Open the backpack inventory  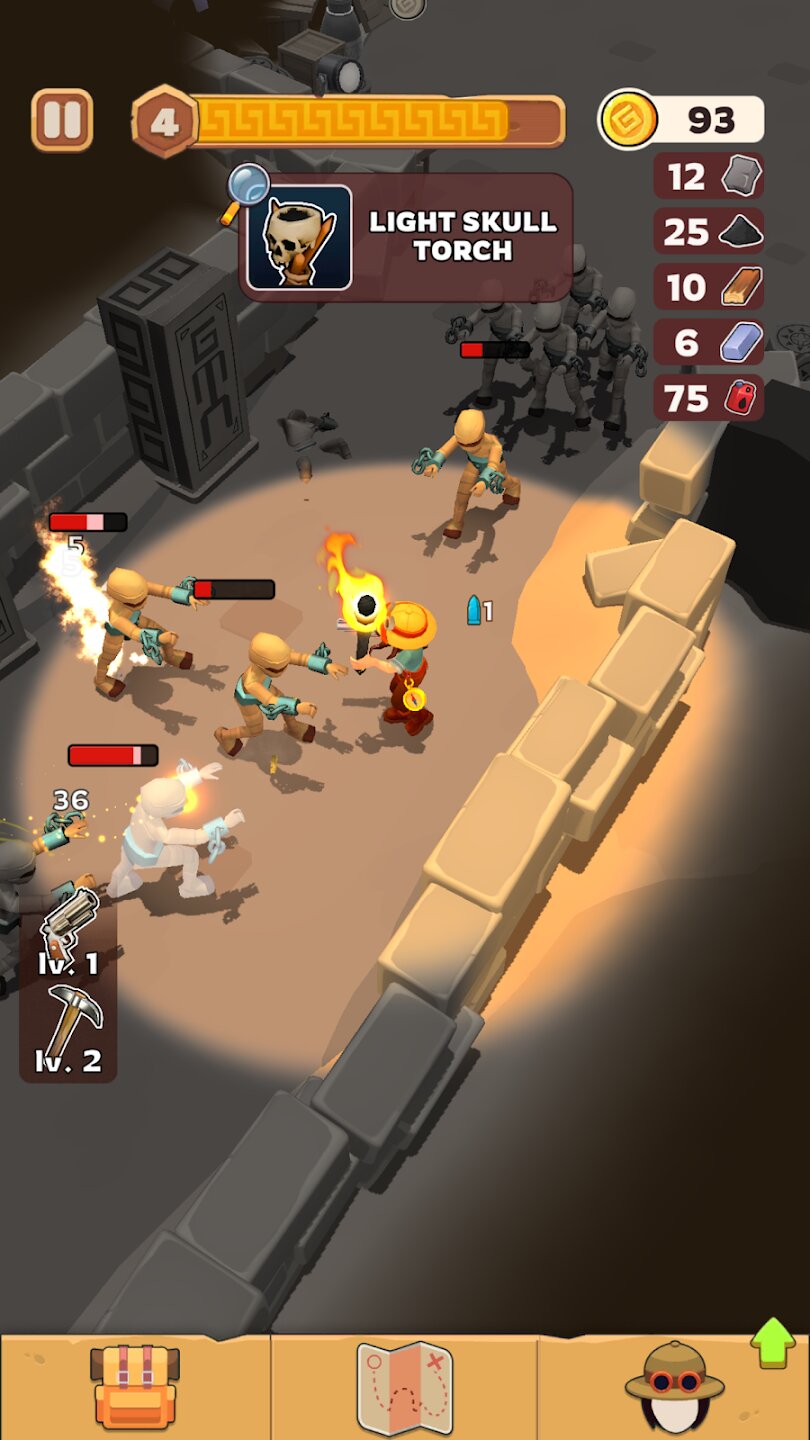(134, 1386)
